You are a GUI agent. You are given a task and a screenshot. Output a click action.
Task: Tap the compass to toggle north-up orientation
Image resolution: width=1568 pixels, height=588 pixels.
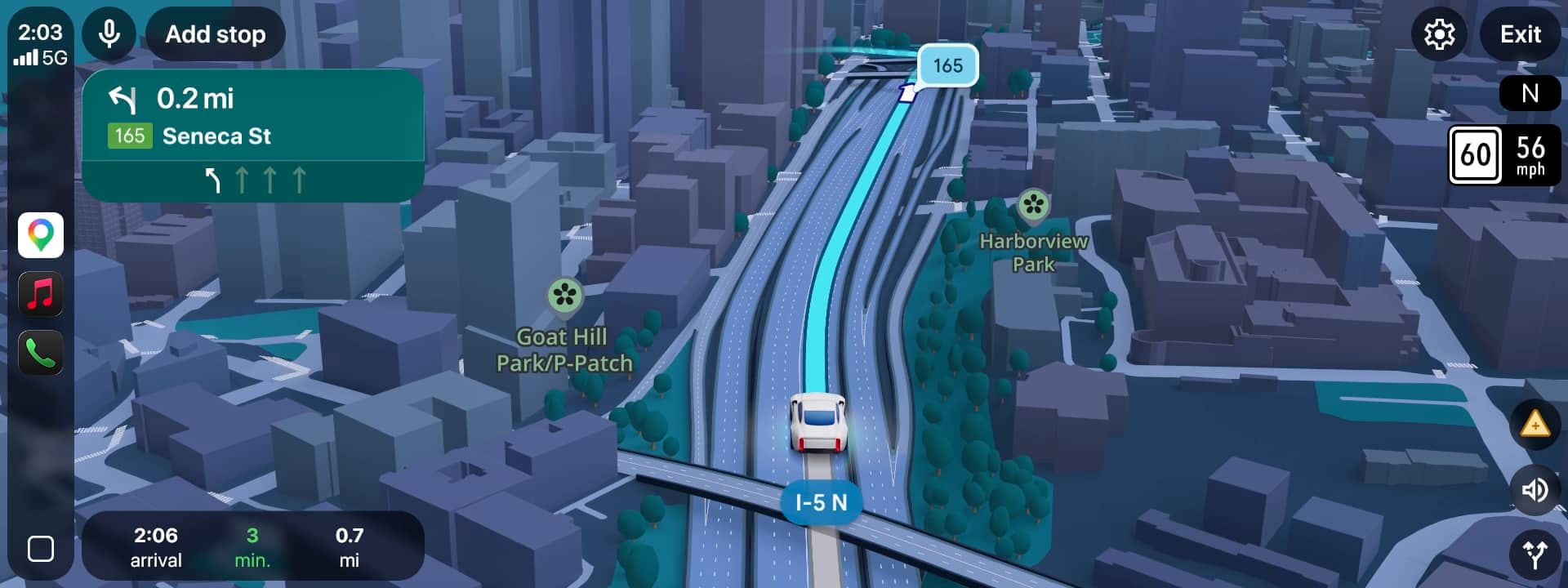tap(1530, 93)
